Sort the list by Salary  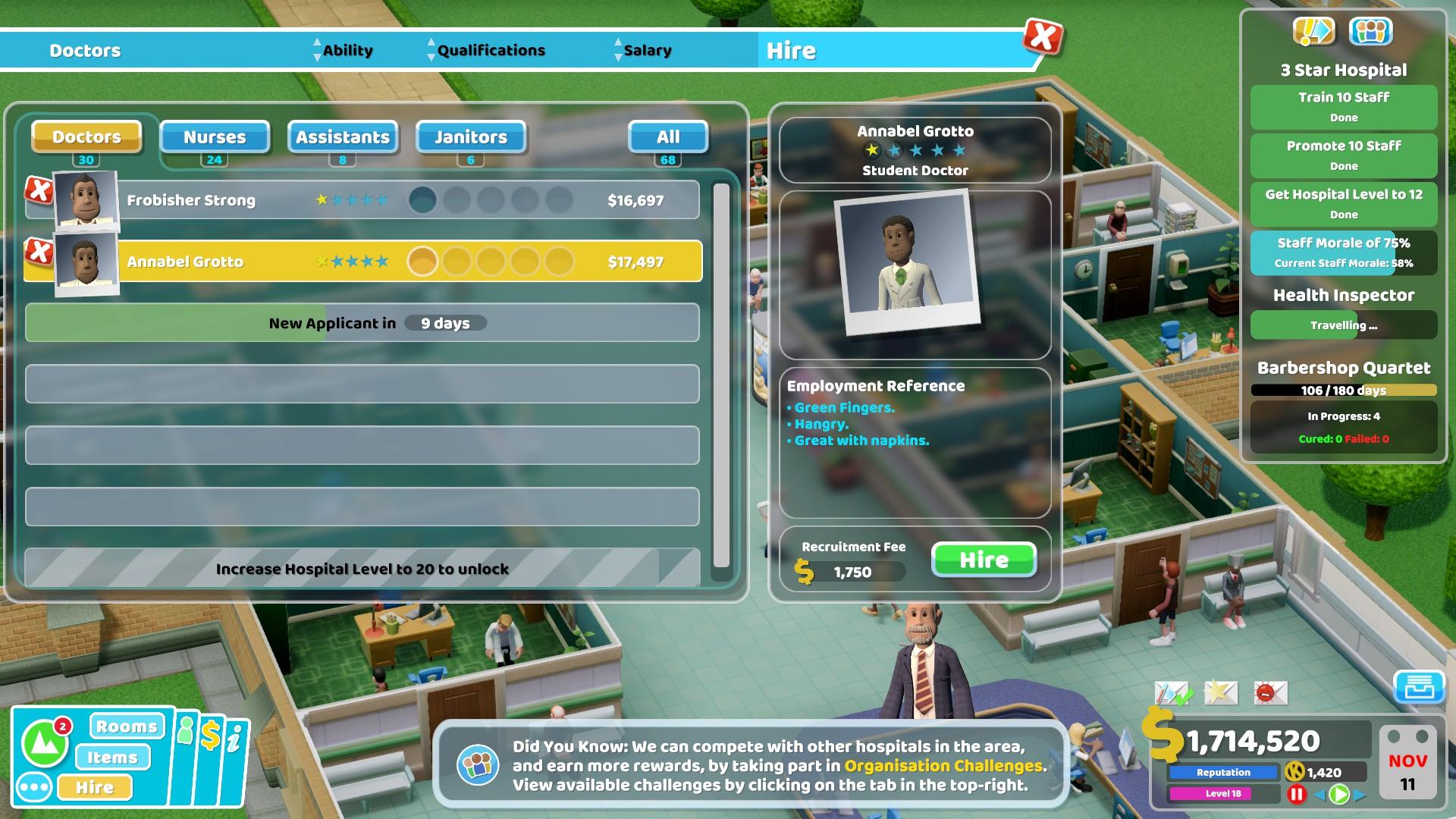(x=647, y=51)
